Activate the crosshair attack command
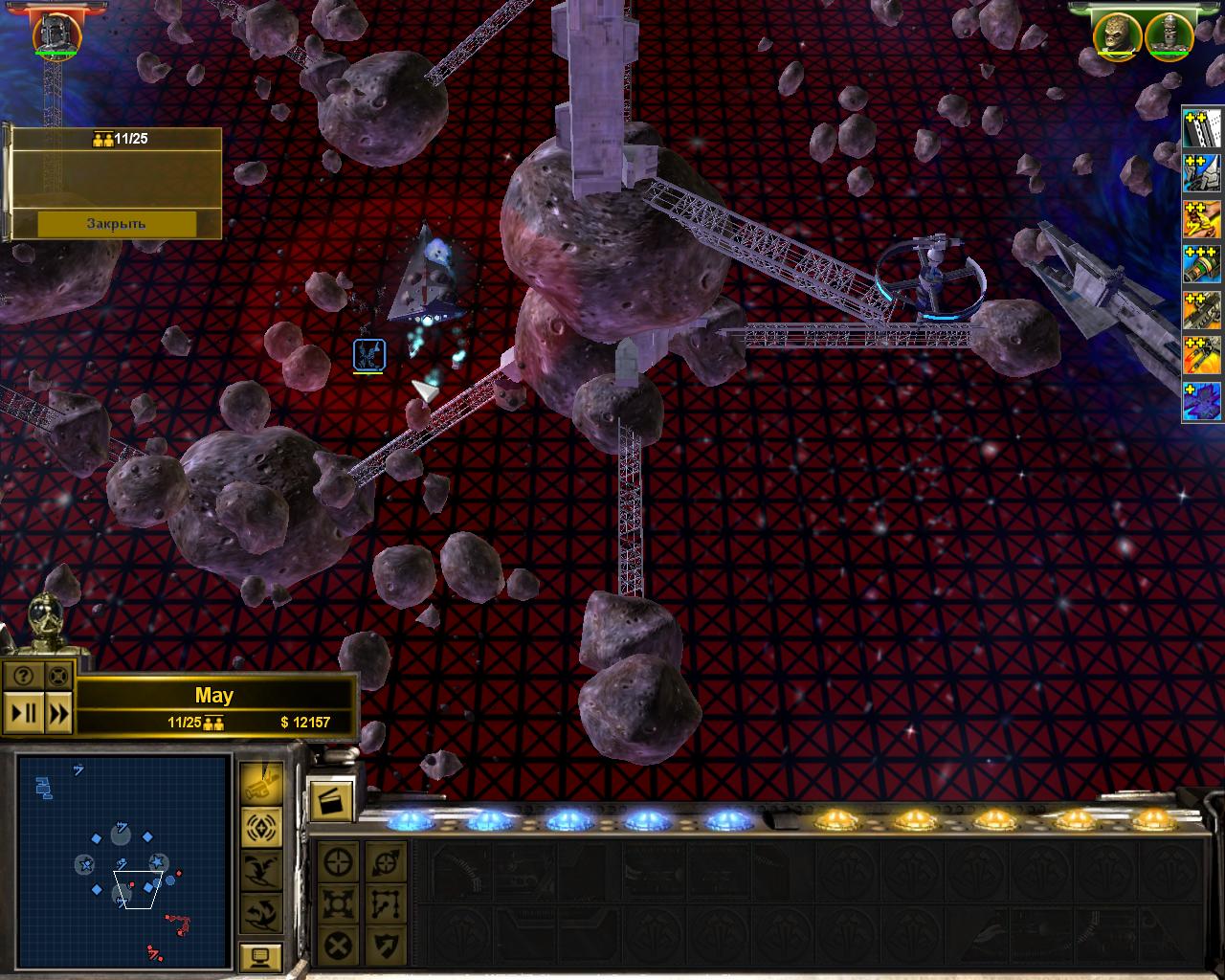Image resolution: width=1225 pixels, height=980 pixels. [x=338, y=861]
